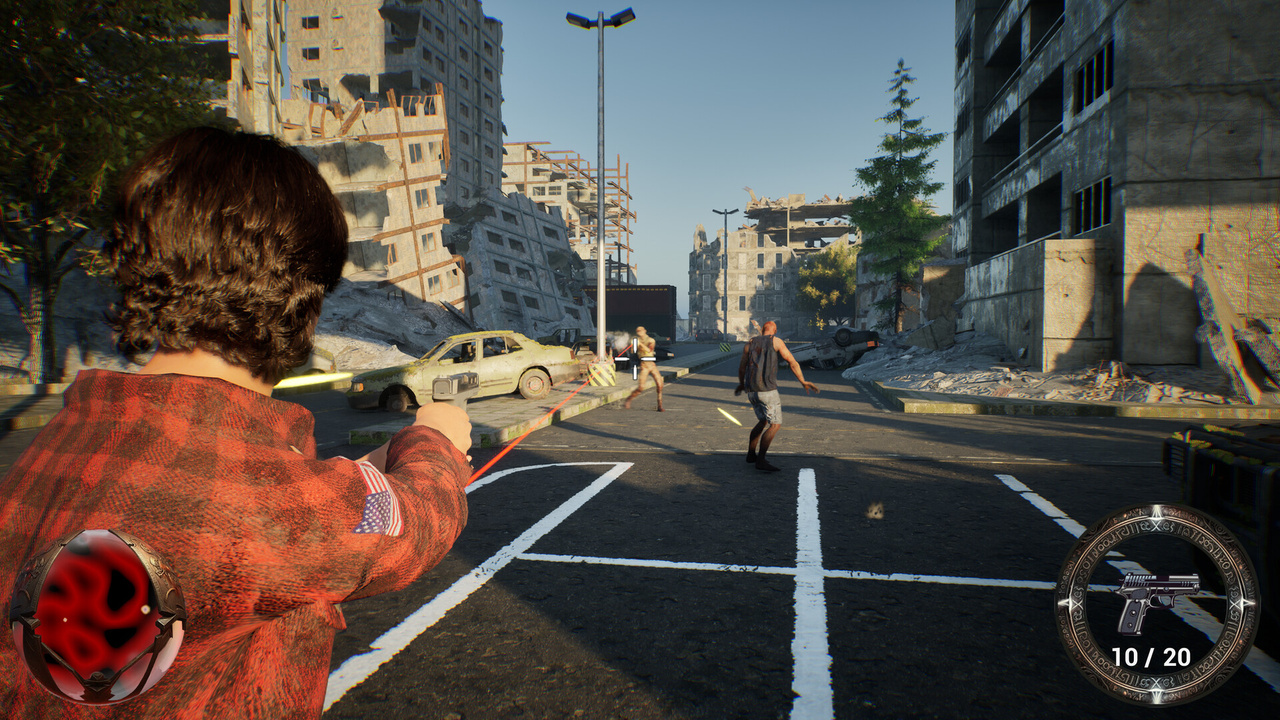This screenshot has height=720, width=1280.
Task: Click the pistol icon in the ammo display
Action: click(1158, 598)
